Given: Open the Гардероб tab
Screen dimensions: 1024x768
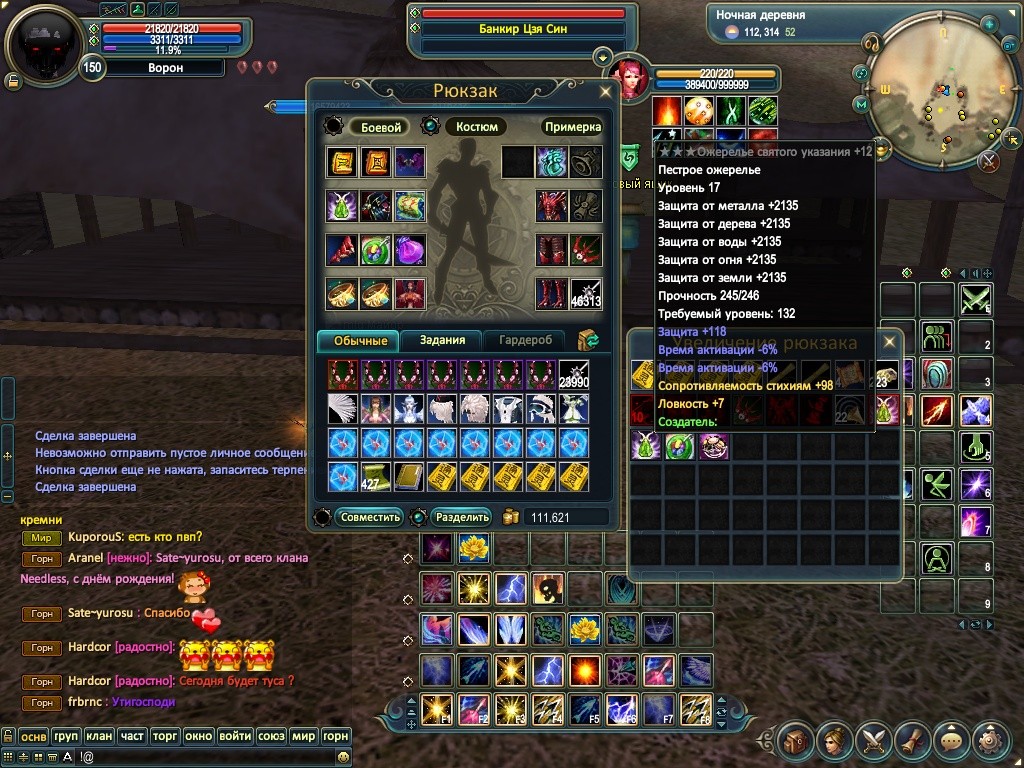Looking at the screenshot, I should coord(525,340).
